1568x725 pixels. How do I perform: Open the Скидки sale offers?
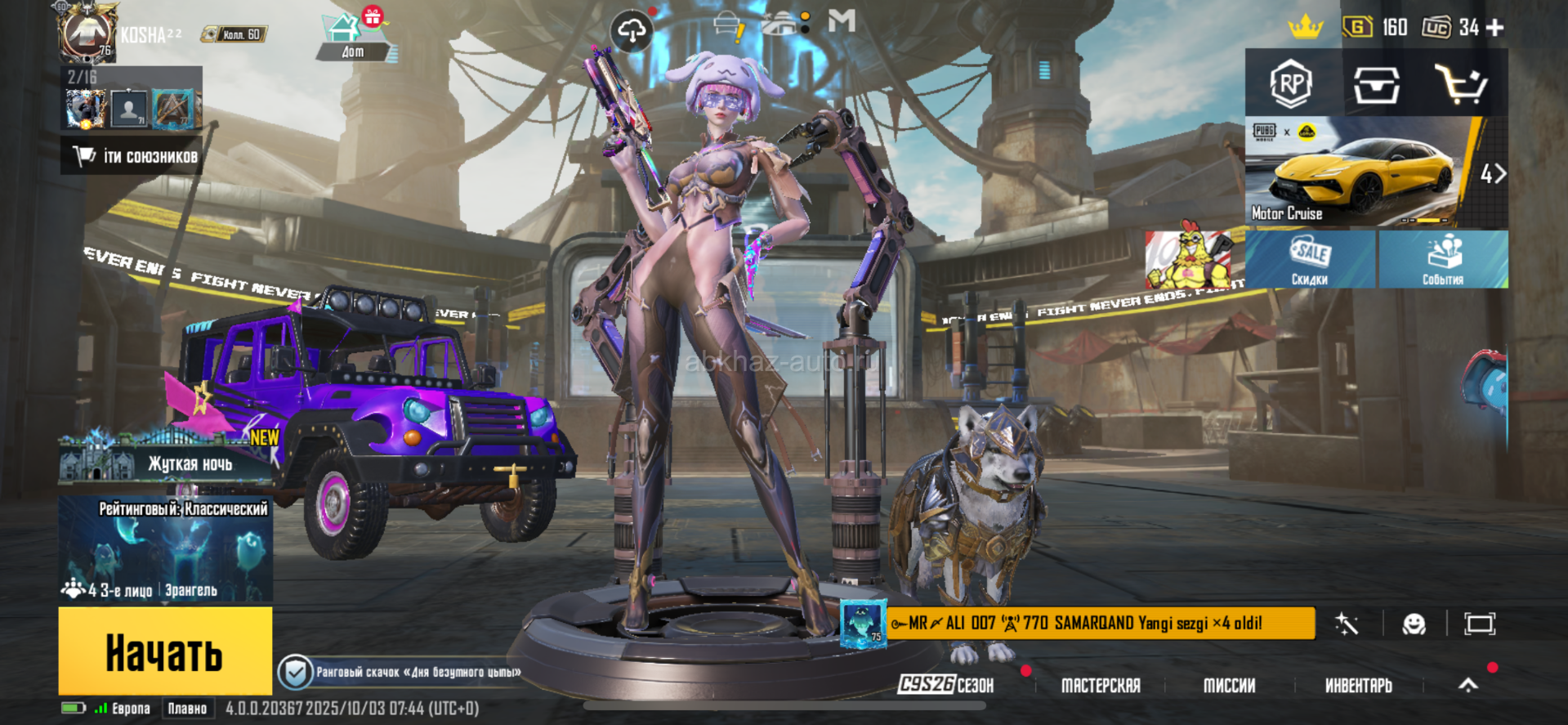click(x=1310, y=259)
